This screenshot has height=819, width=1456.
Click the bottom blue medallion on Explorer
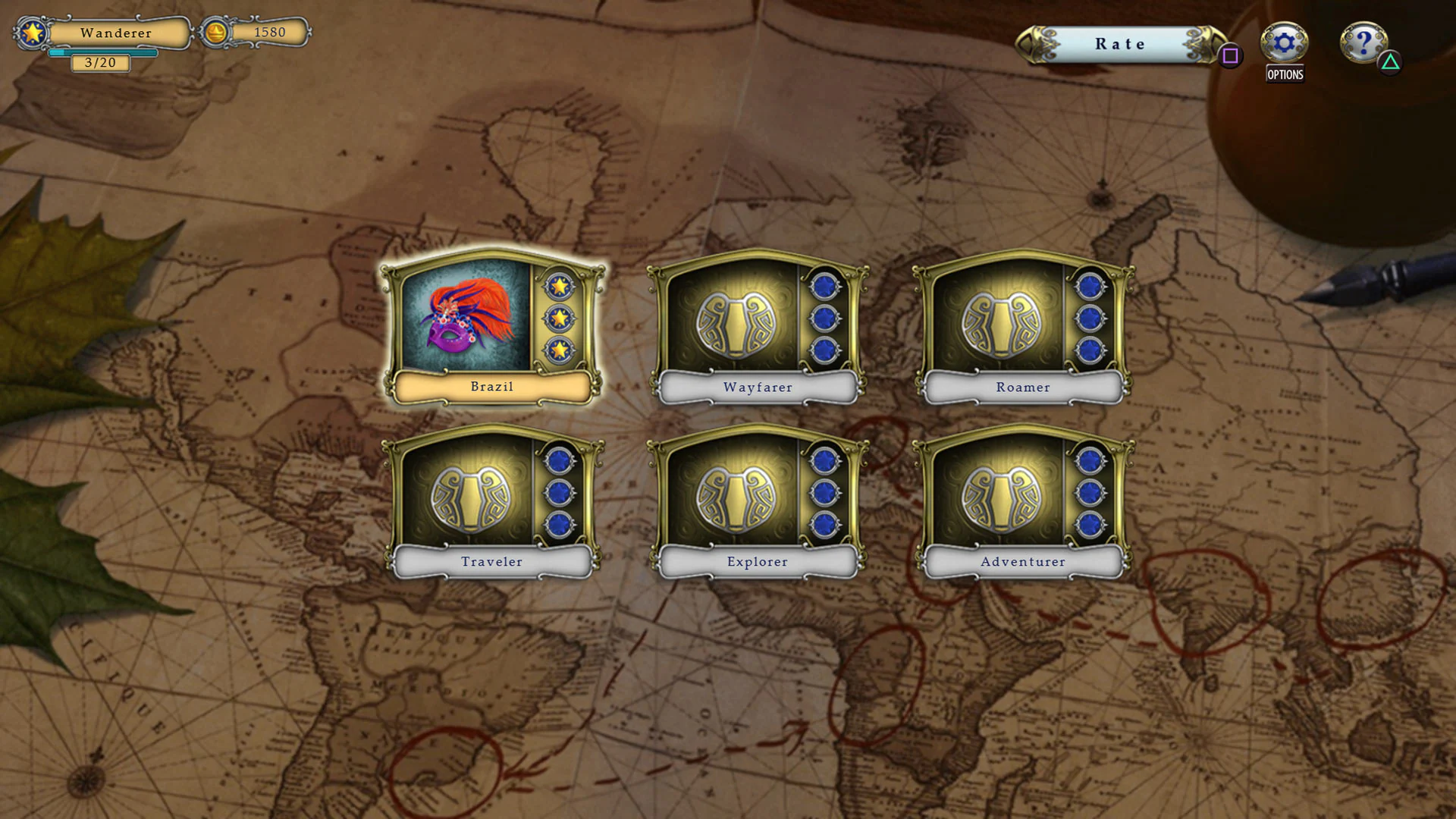(x=825, y=522)
